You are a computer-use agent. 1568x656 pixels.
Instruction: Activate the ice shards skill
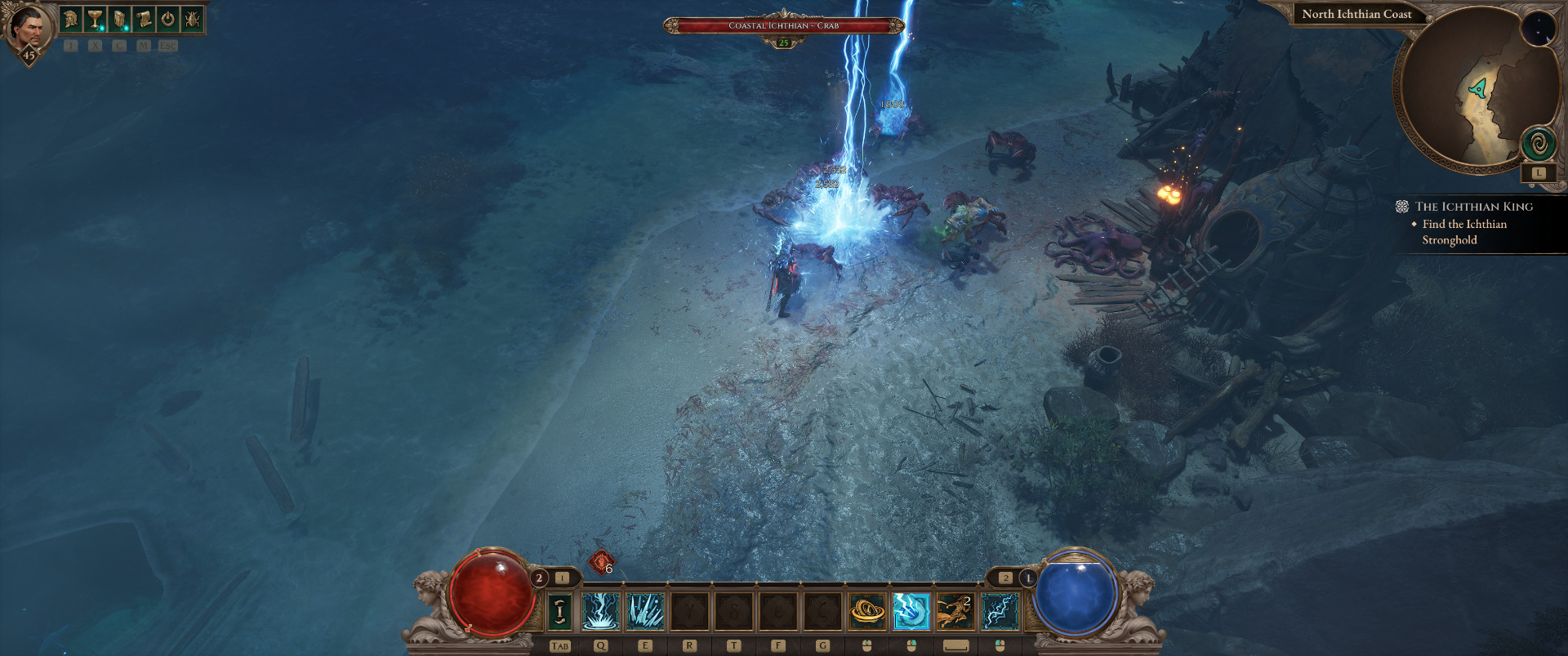(x=645, y=611)
